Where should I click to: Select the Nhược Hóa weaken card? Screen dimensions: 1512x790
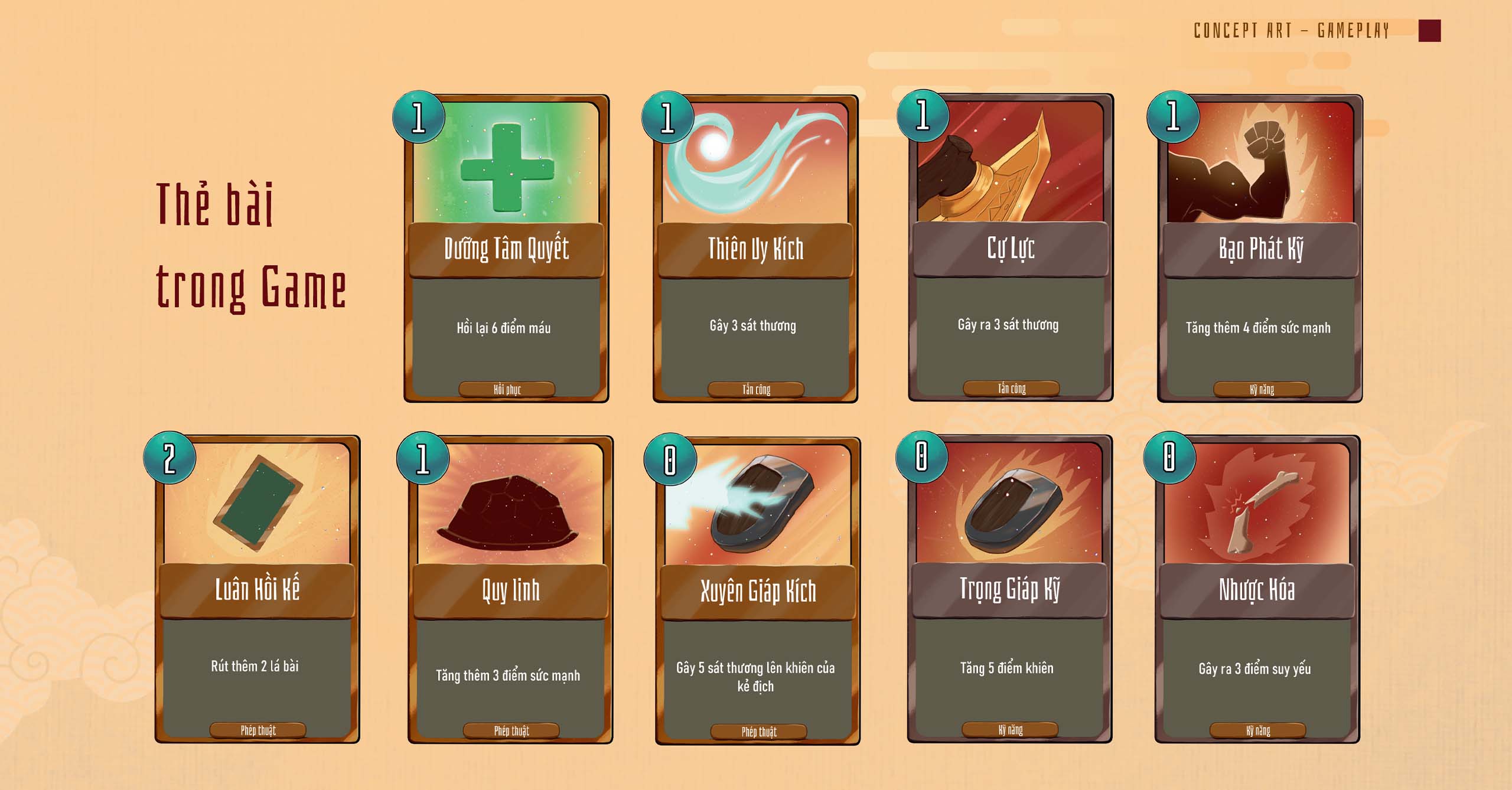tap(1257, 589)
